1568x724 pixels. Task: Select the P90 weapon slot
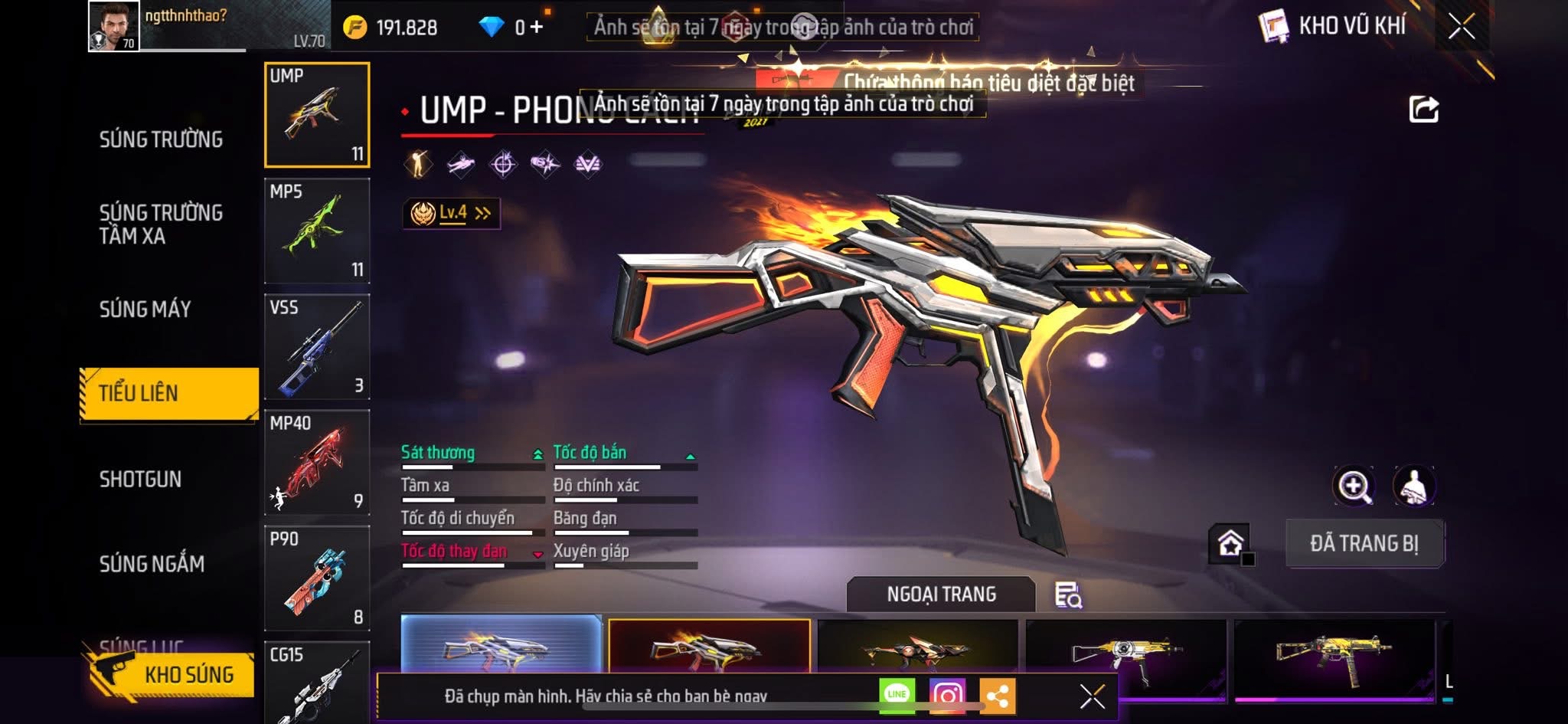[x=317, y=578]
